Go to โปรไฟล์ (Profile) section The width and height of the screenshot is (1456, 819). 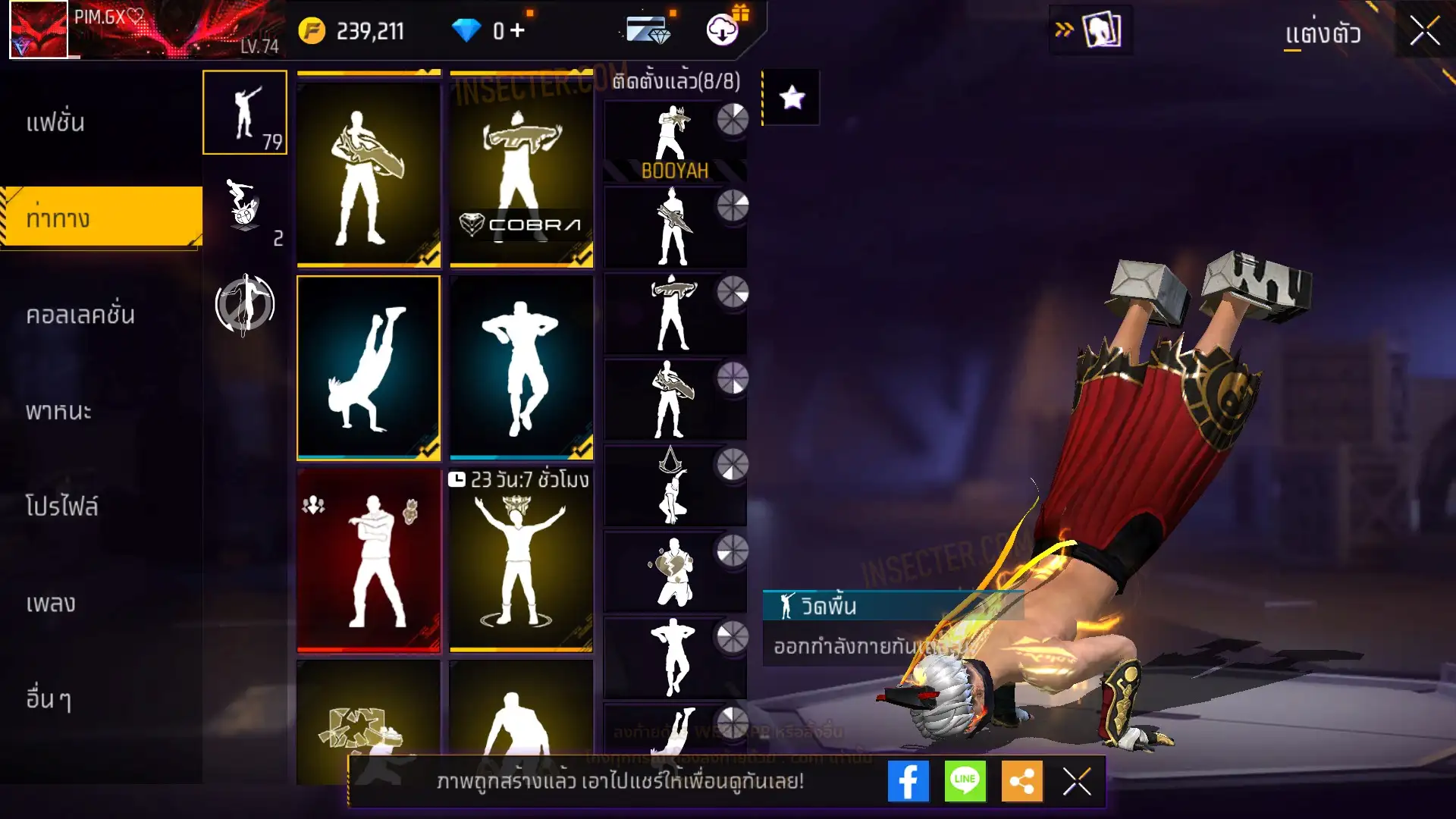click(62, 507)
